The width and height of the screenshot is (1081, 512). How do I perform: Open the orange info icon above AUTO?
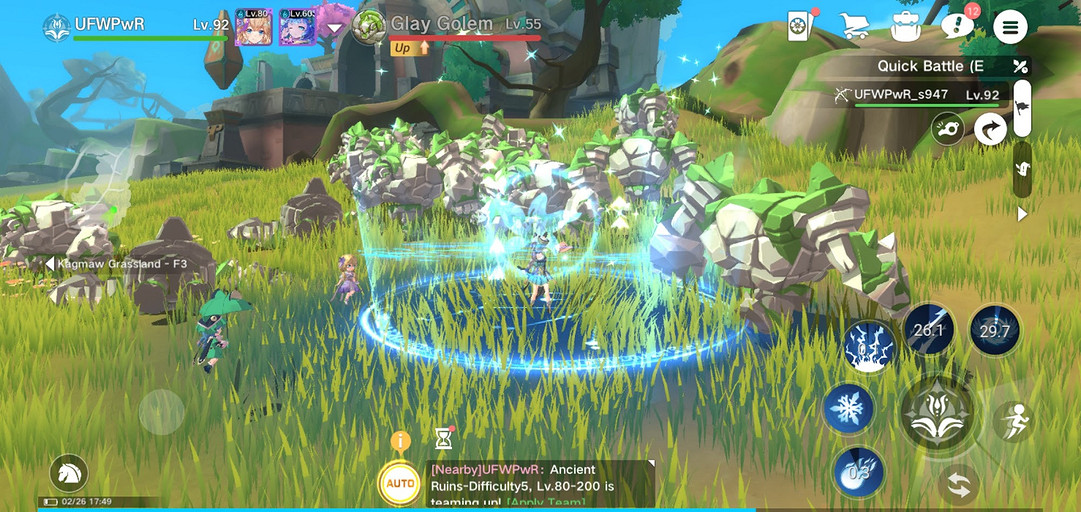click(401, 441)
